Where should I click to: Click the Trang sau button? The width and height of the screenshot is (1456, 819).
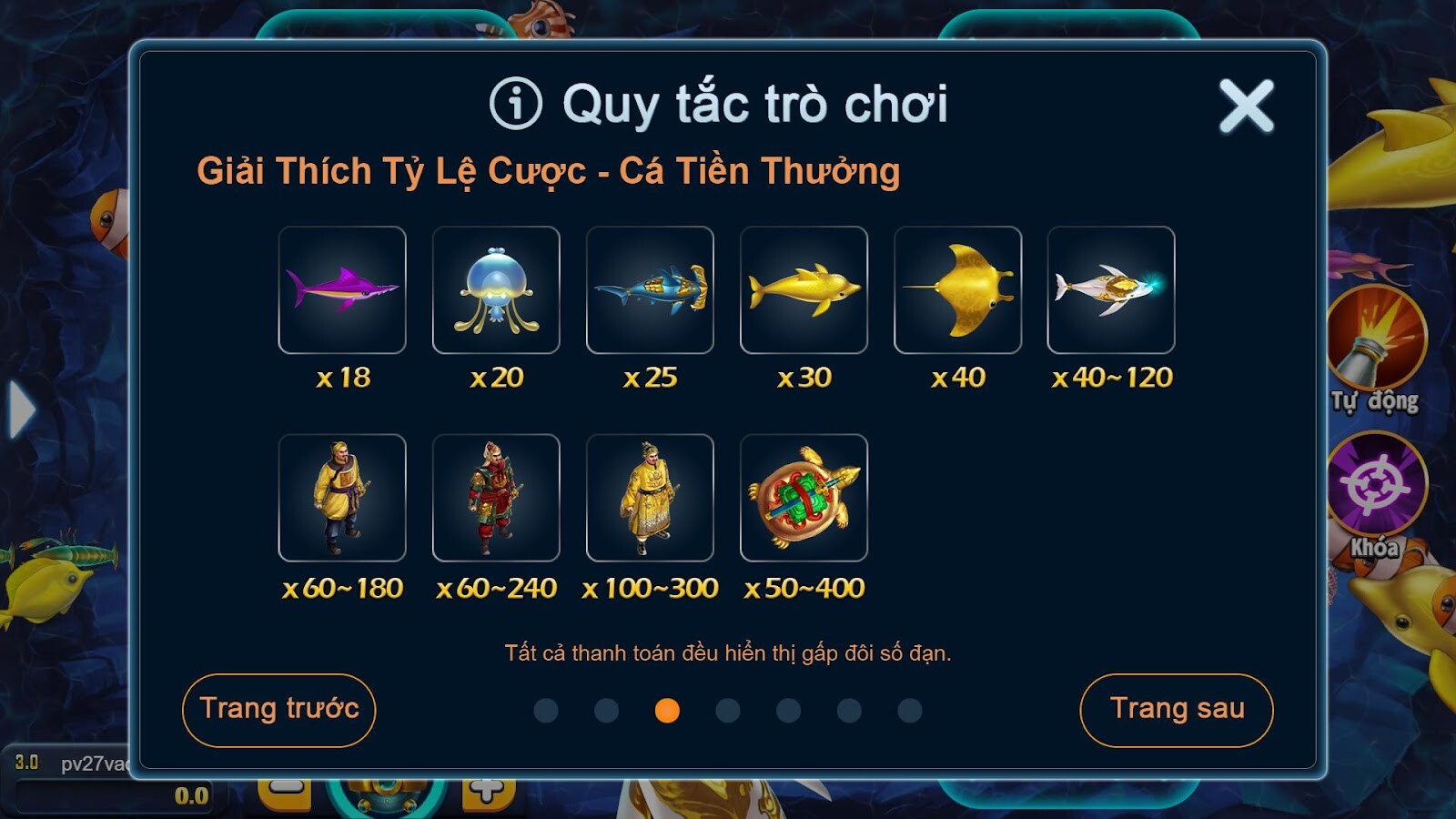1177,711
